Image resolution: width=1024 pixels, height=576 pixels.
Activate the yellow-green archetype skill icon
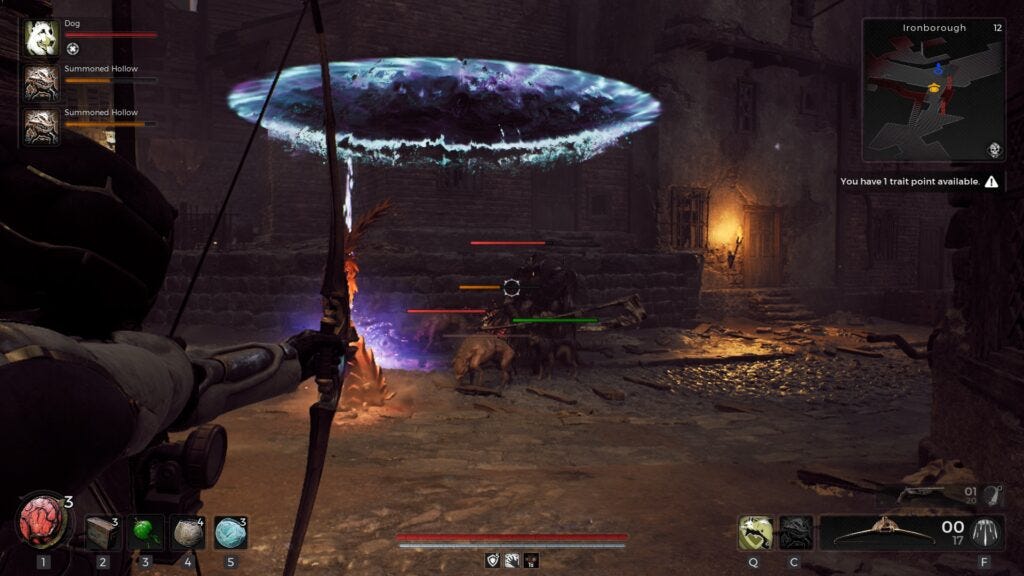pyautogui.click(x=755, y=533)
